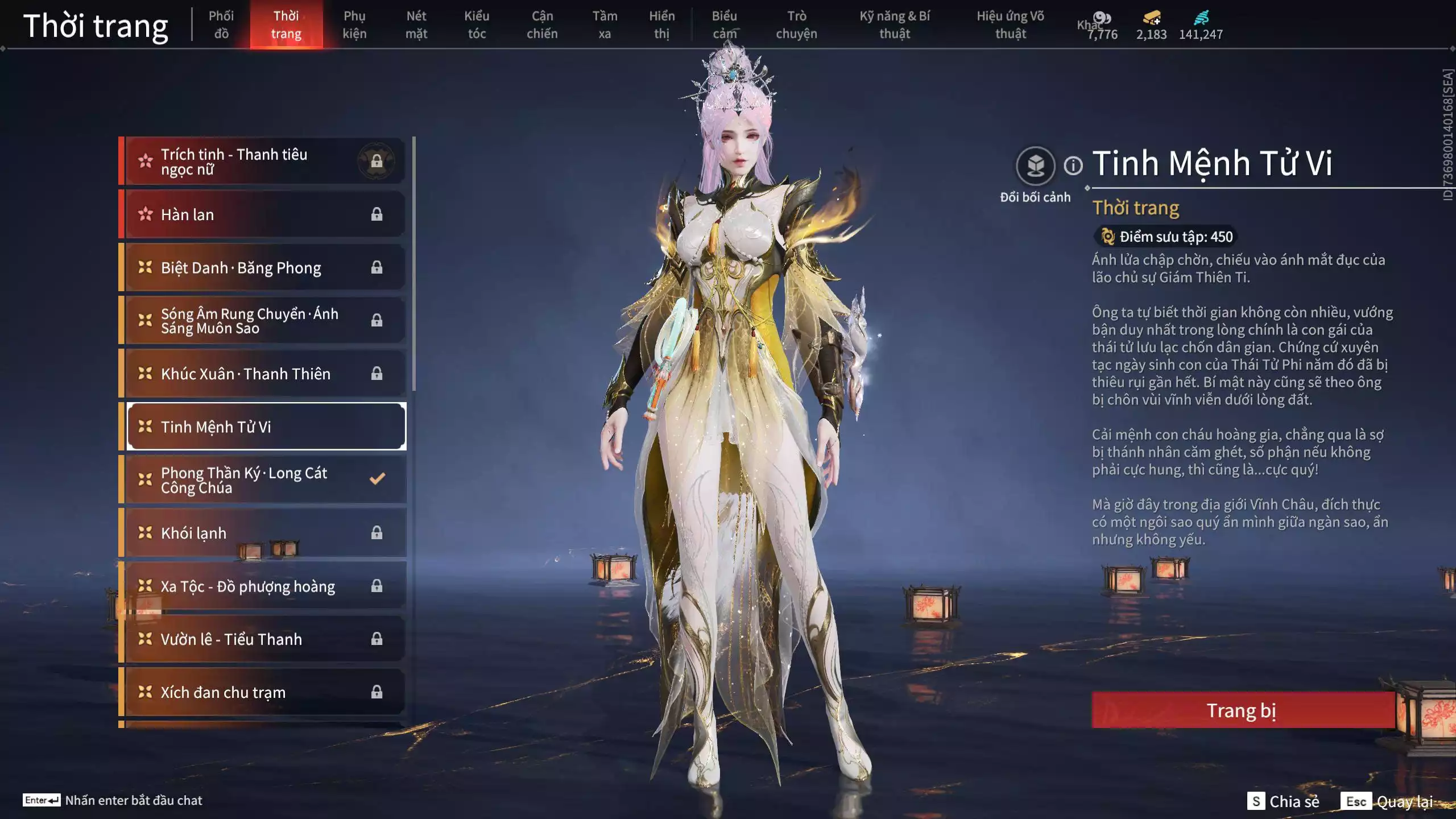The image size is (1456, 819).
Task: Click the Trang bị equip button
Action: pos(1242,710)
